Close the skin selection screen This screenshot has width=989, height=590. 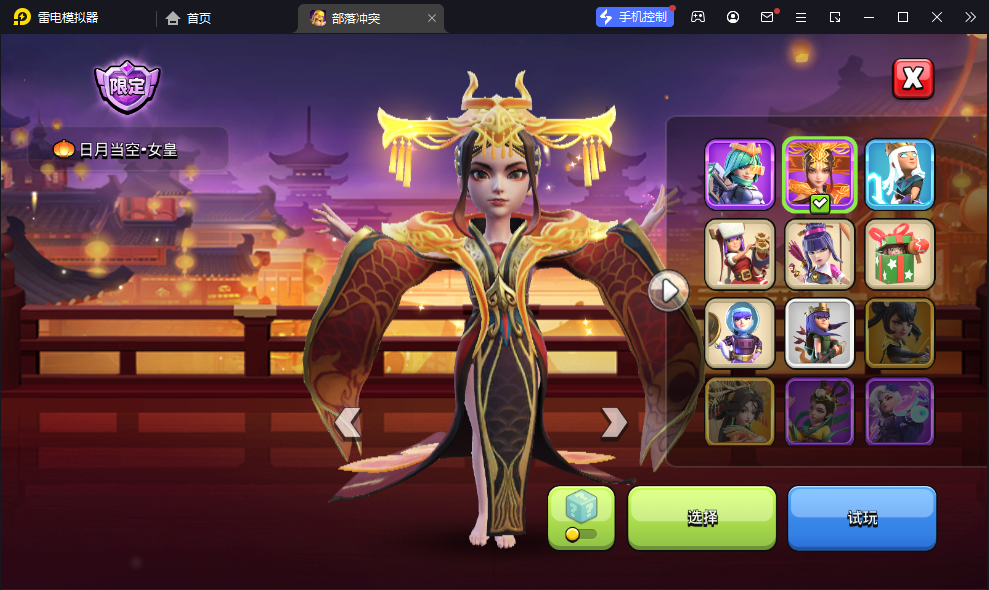[912, 79]
